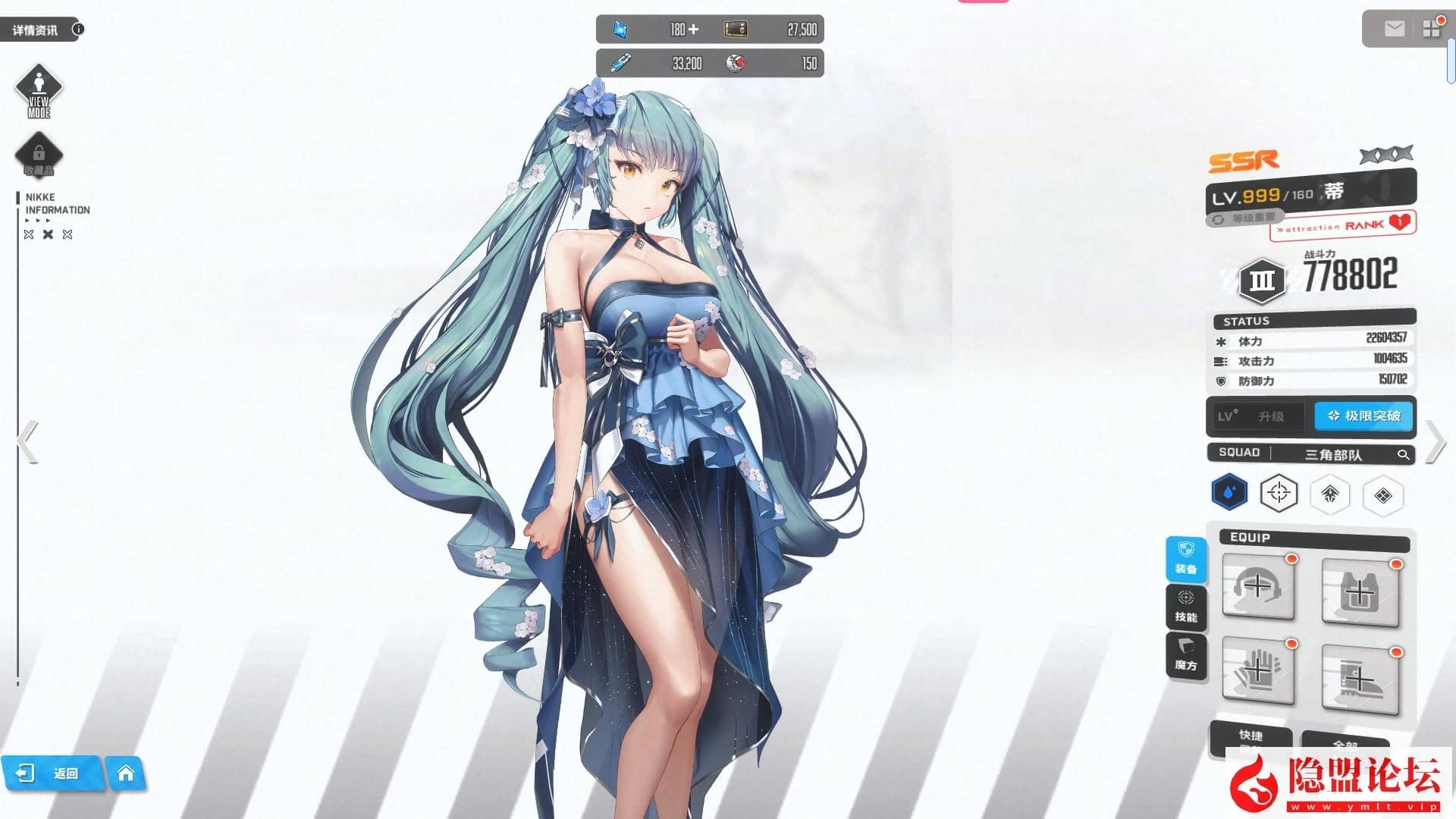Click the 返回 return button
The image size is (1456, 819).
click(53, 773)
